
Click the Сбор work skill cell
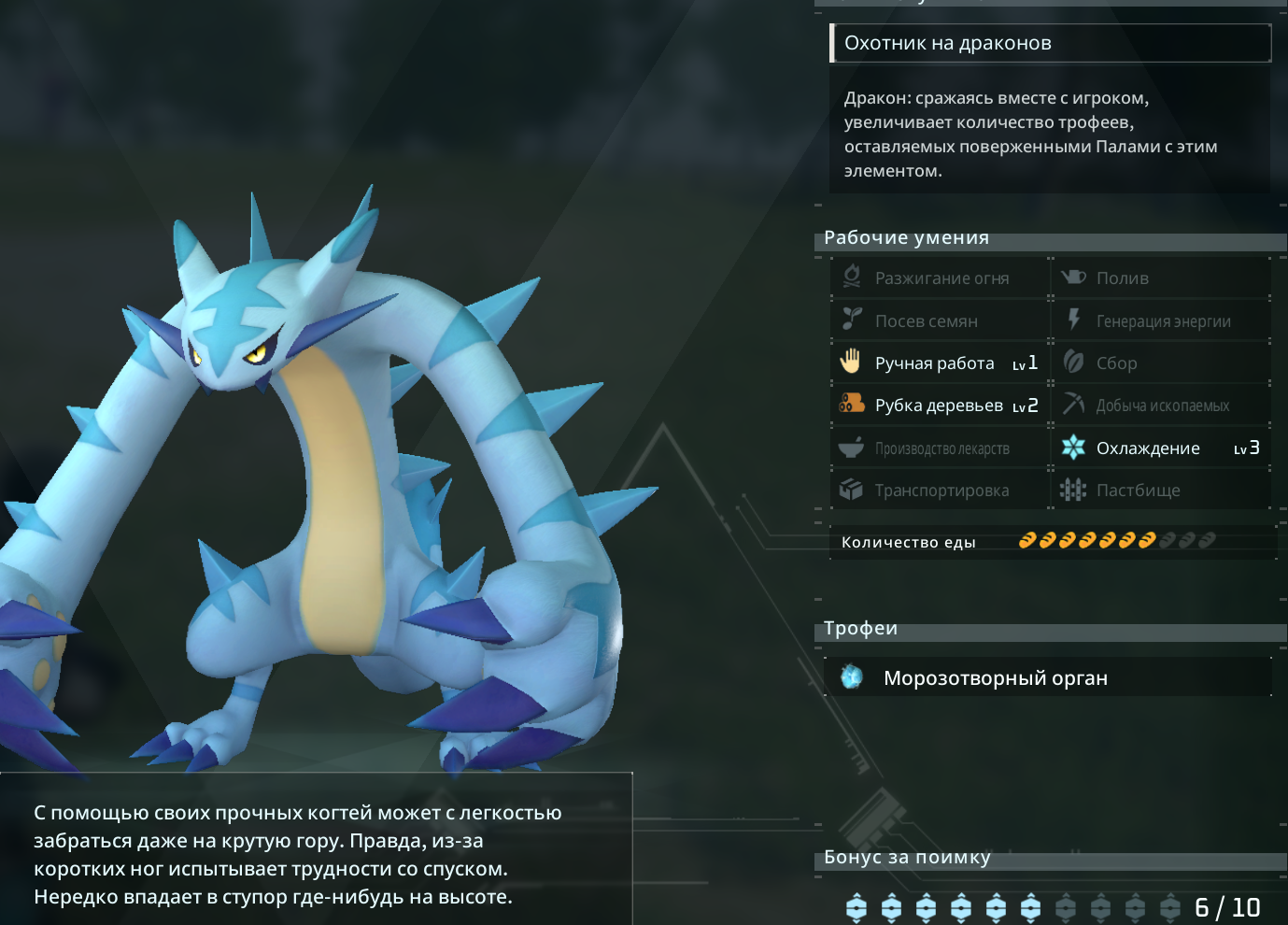coord(1161,363)
